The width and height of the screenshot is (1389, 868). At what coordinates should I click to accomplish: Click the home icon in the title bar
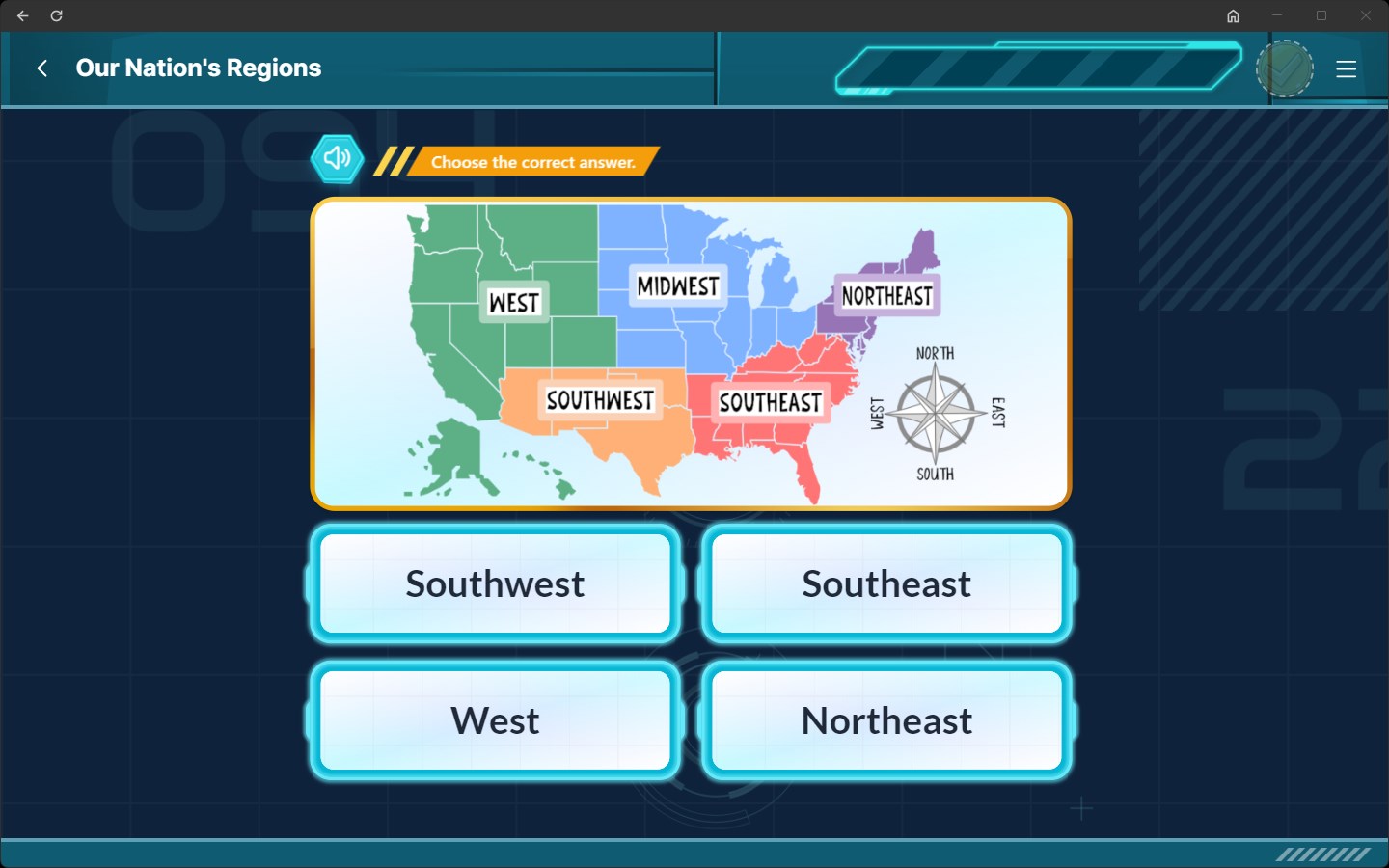[1233, 15]
